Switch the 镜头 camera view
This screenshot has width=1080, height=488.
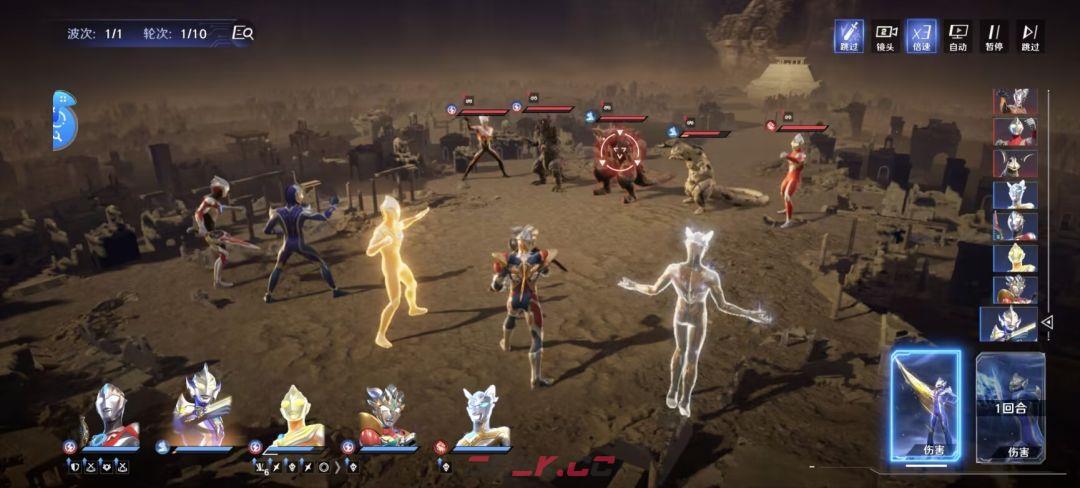click(885, 36)
